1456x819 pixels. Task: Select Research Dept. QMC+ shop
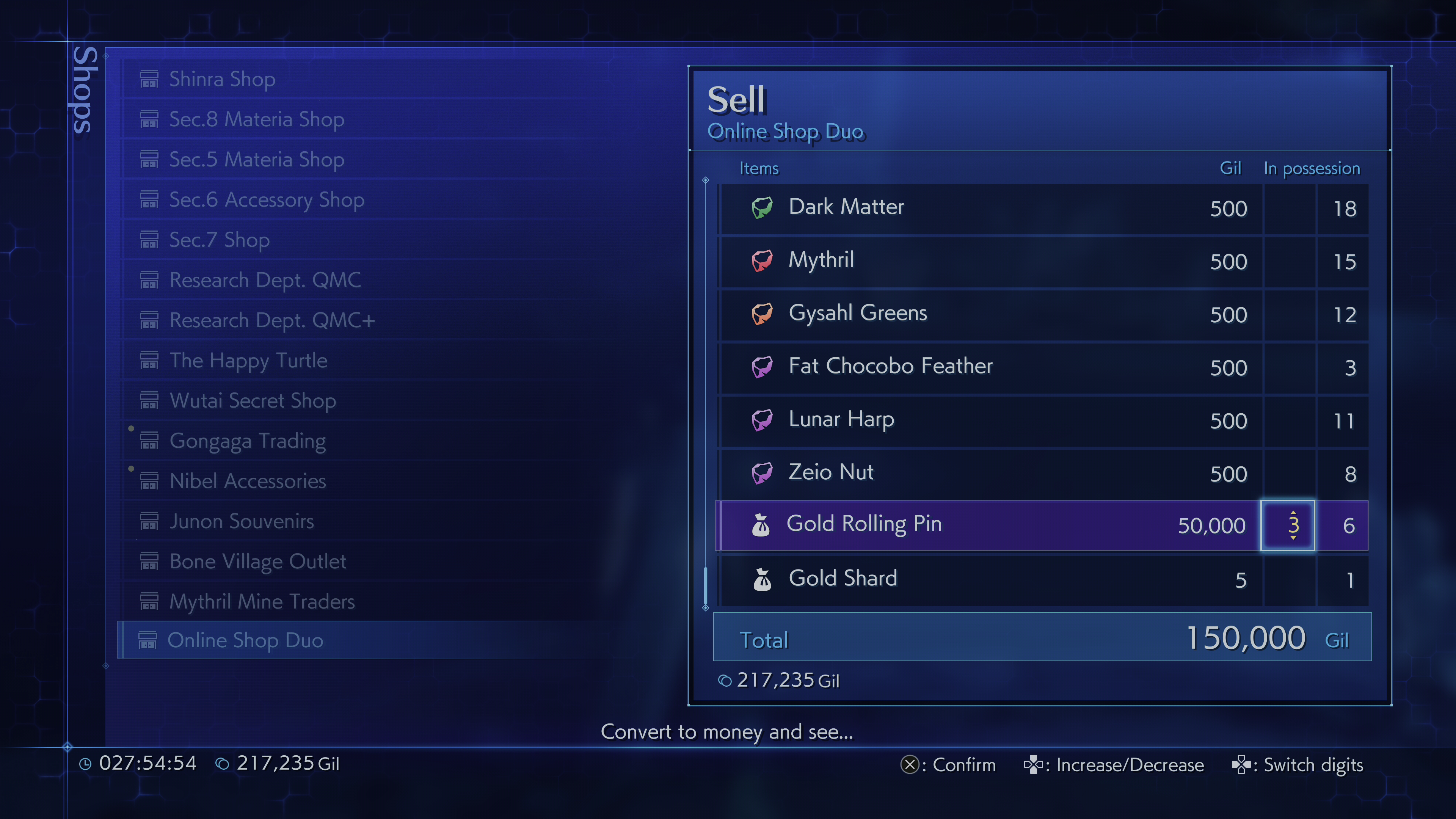pyautogui.click(x=272, y=320)
